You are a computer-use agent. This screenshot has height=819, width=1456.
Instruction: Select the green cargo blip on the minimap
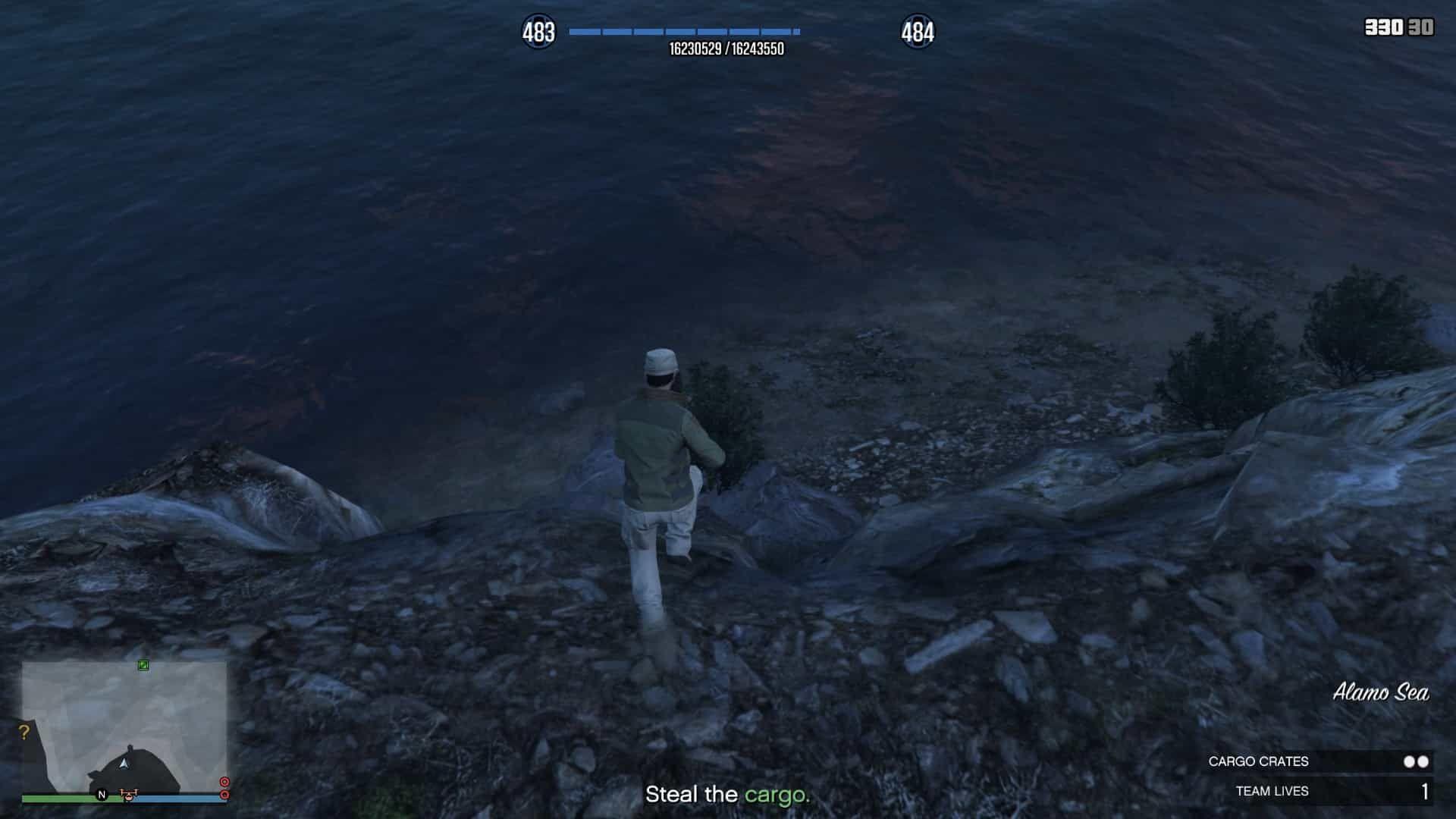[143, 665]
